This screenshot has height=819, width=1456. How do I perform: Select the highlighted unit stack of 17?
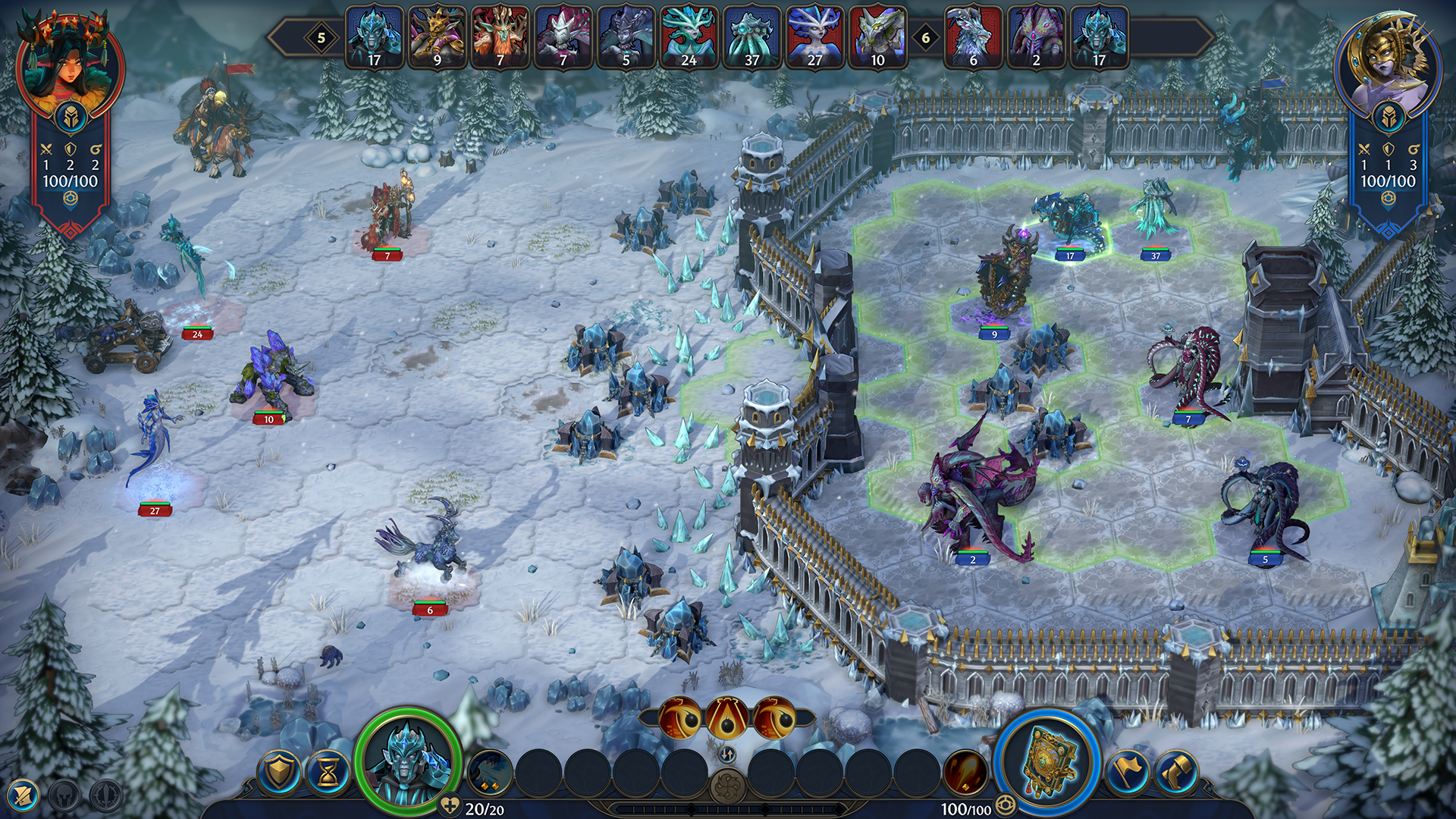1068,220
